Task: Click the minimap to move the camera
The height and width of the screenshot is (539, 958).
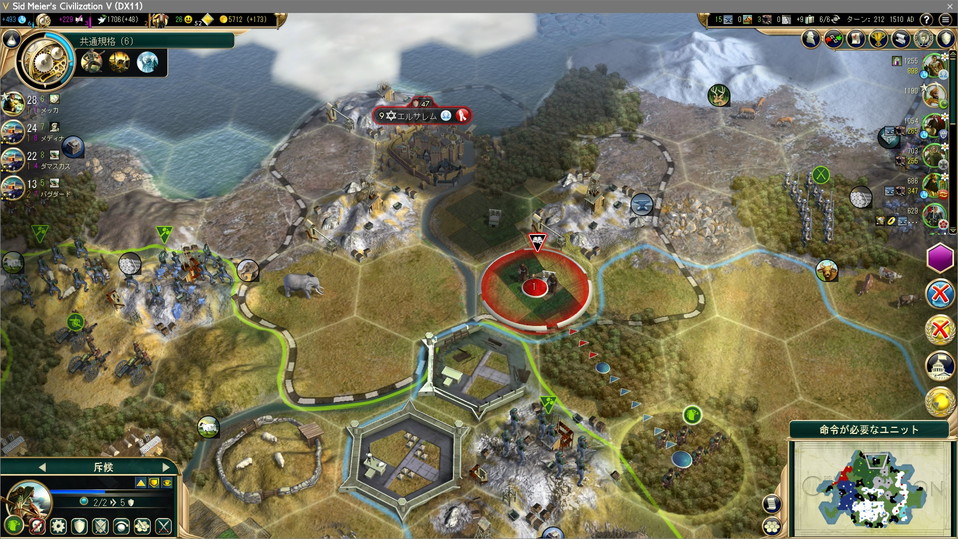Action: [868, 487]
